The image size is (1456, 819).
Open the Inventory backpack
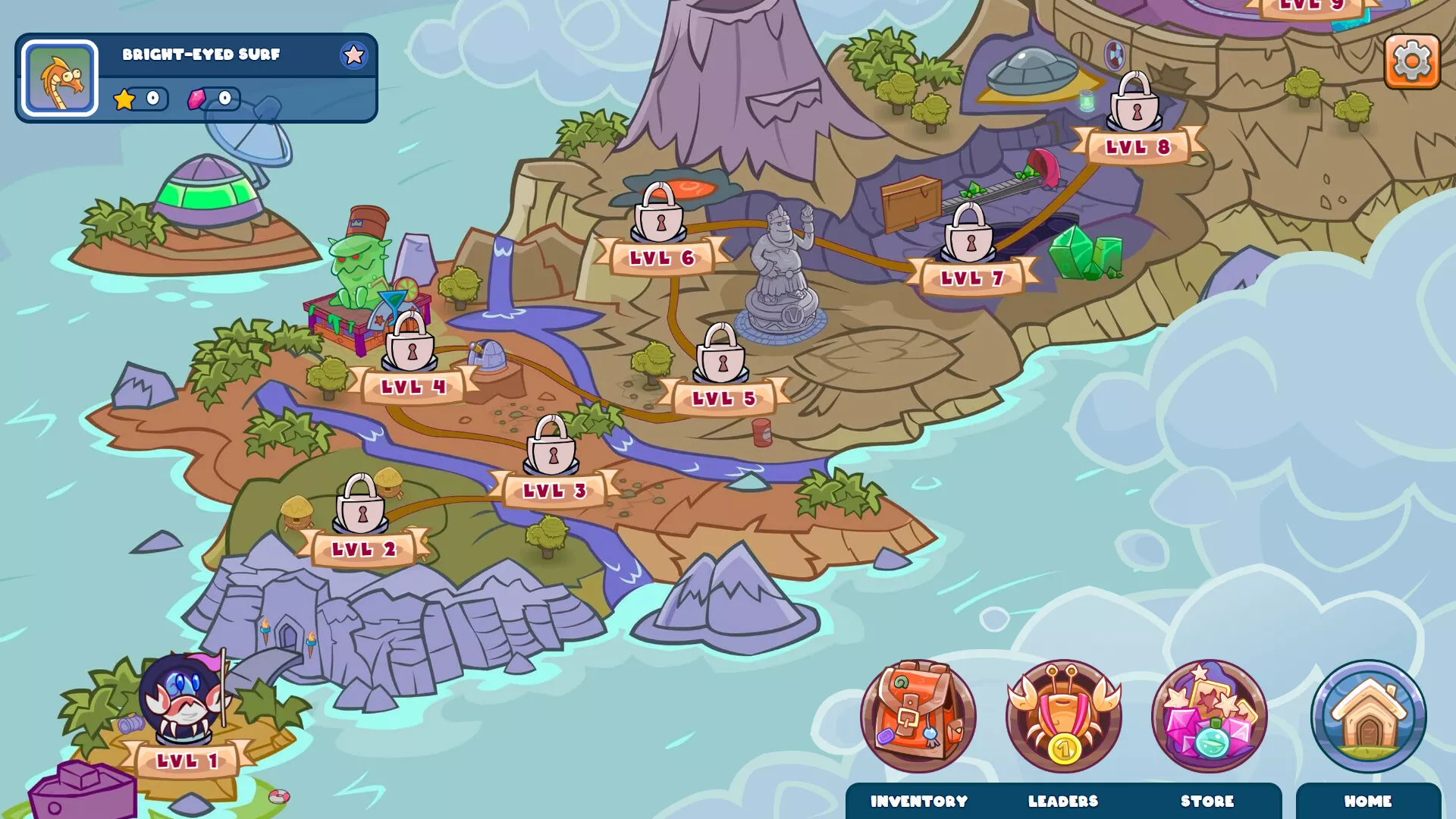(x=918, y=717)
